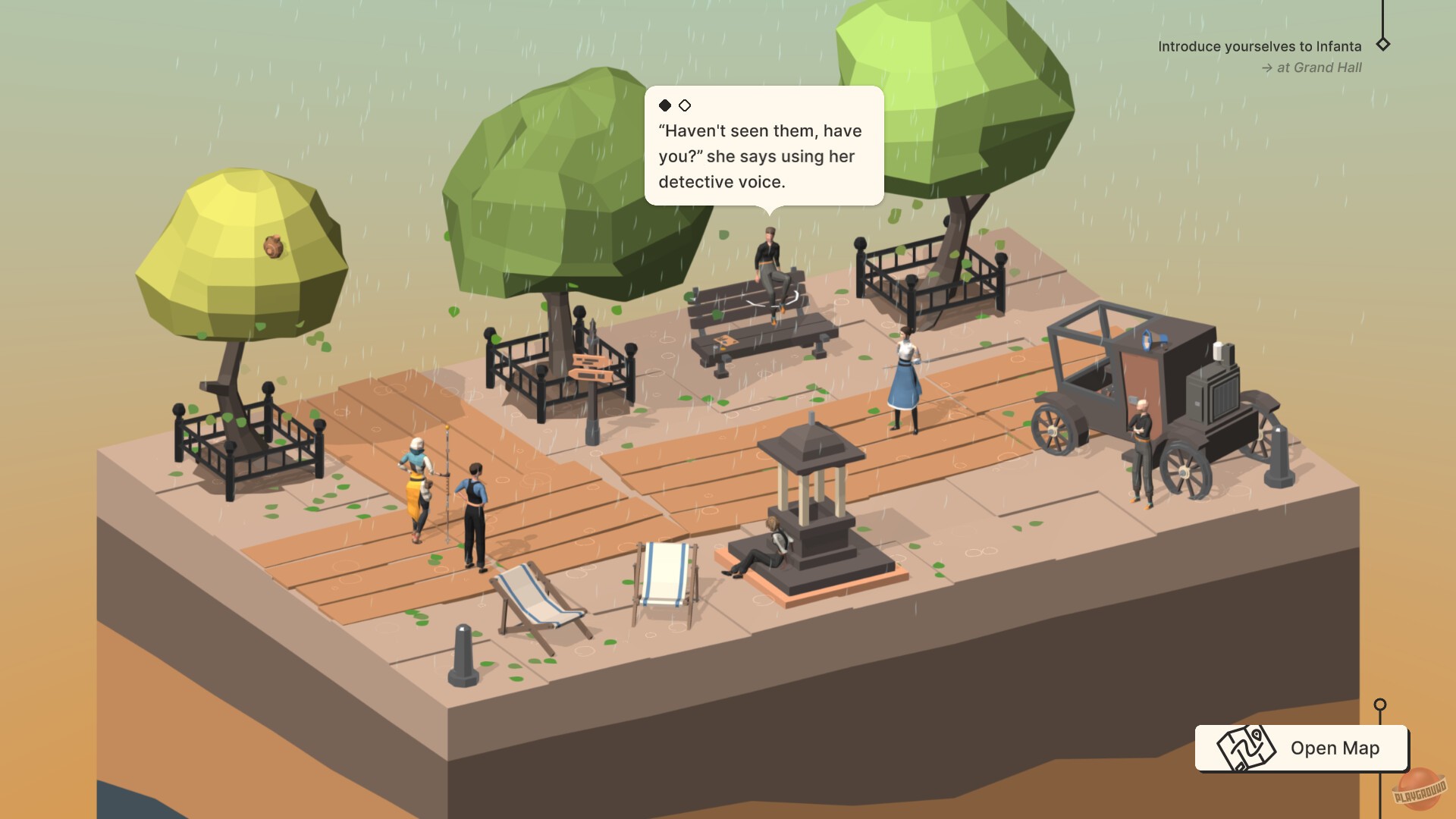Click the diamond icon beside the Infanta objective
1456x819 pixels.
point(1385,45)
